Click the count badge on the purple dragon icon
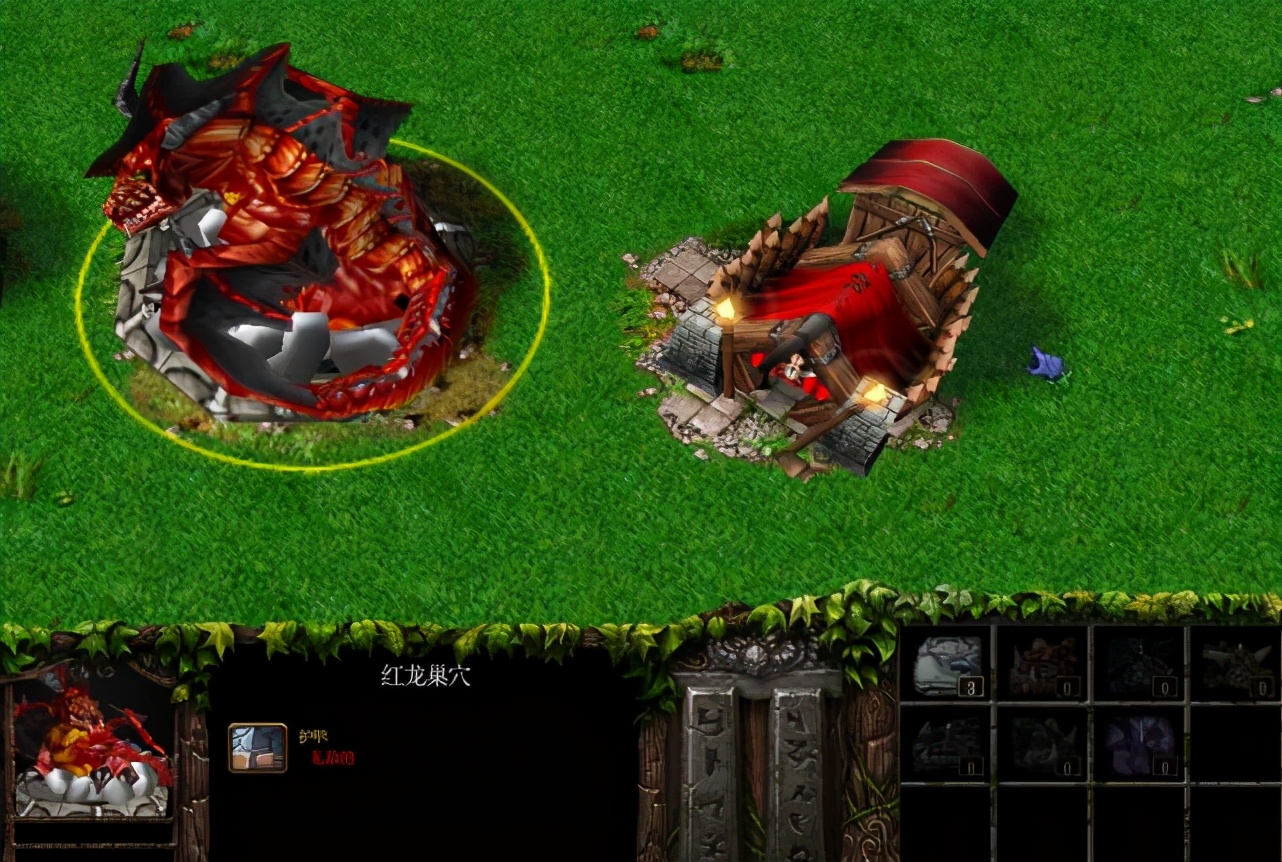1282x862 pixels. [x=1165, y=766]
